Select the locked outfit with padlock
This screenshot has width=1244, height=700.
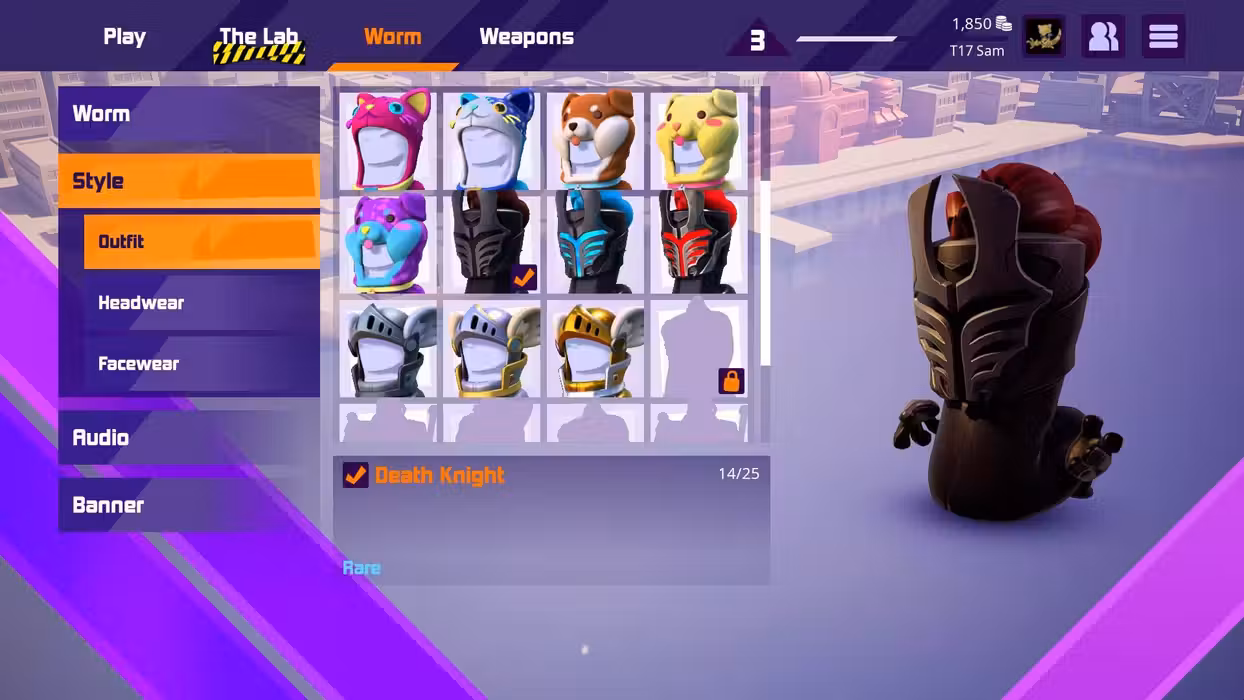click(699, 350)
